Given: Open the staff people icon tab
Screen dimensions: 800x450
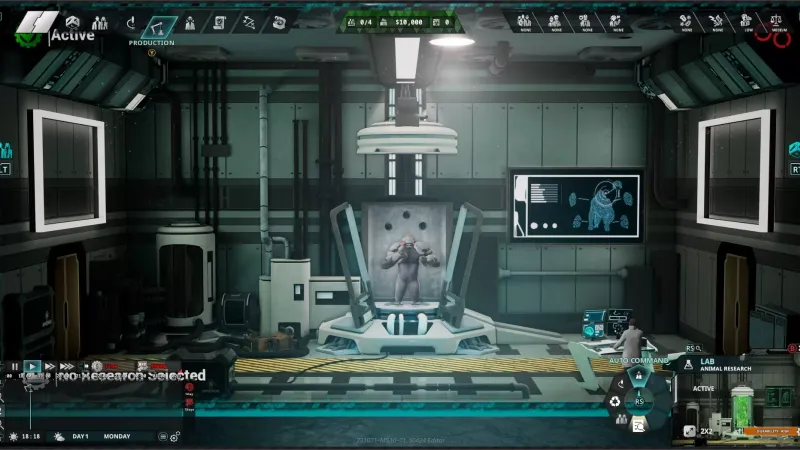Looking at the screenshot, I should pos(99,22).
